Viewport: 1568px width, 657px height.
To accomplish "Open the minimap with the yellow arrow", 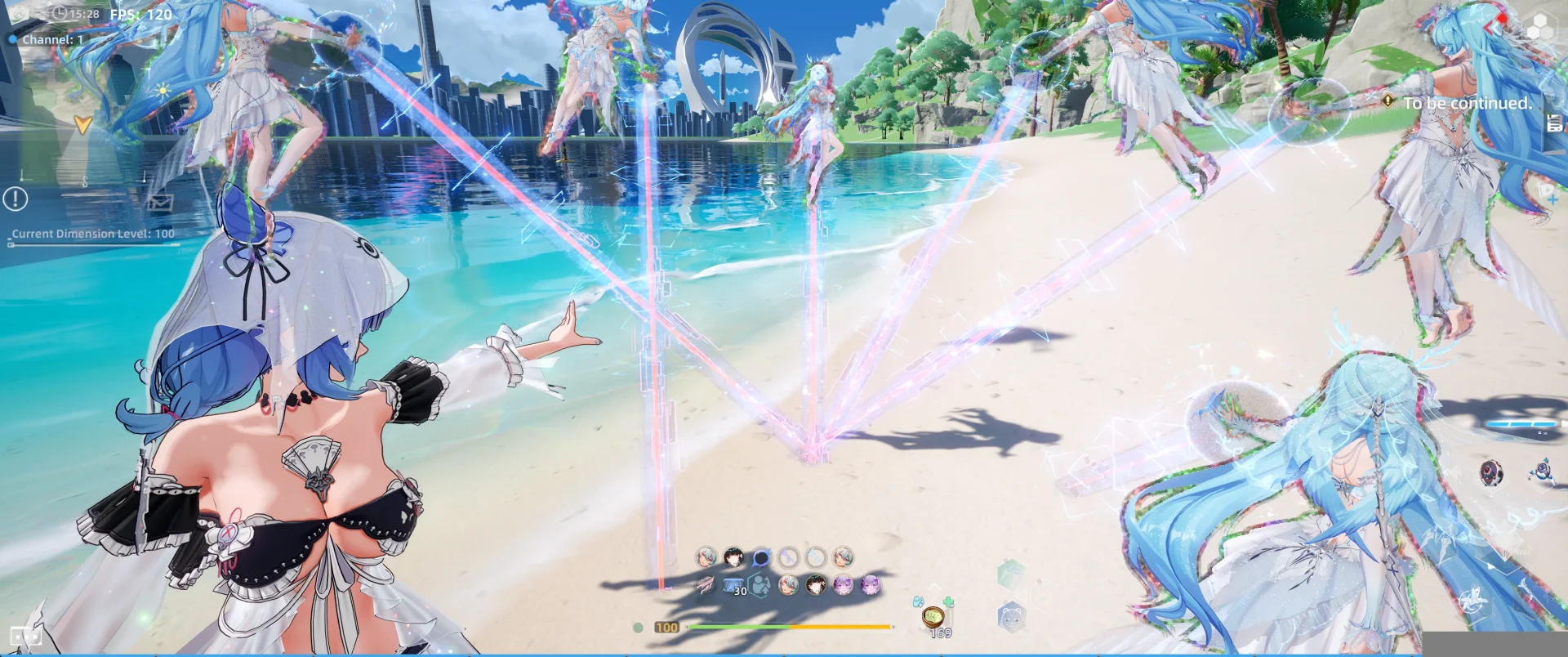I will tap(82, 124).
